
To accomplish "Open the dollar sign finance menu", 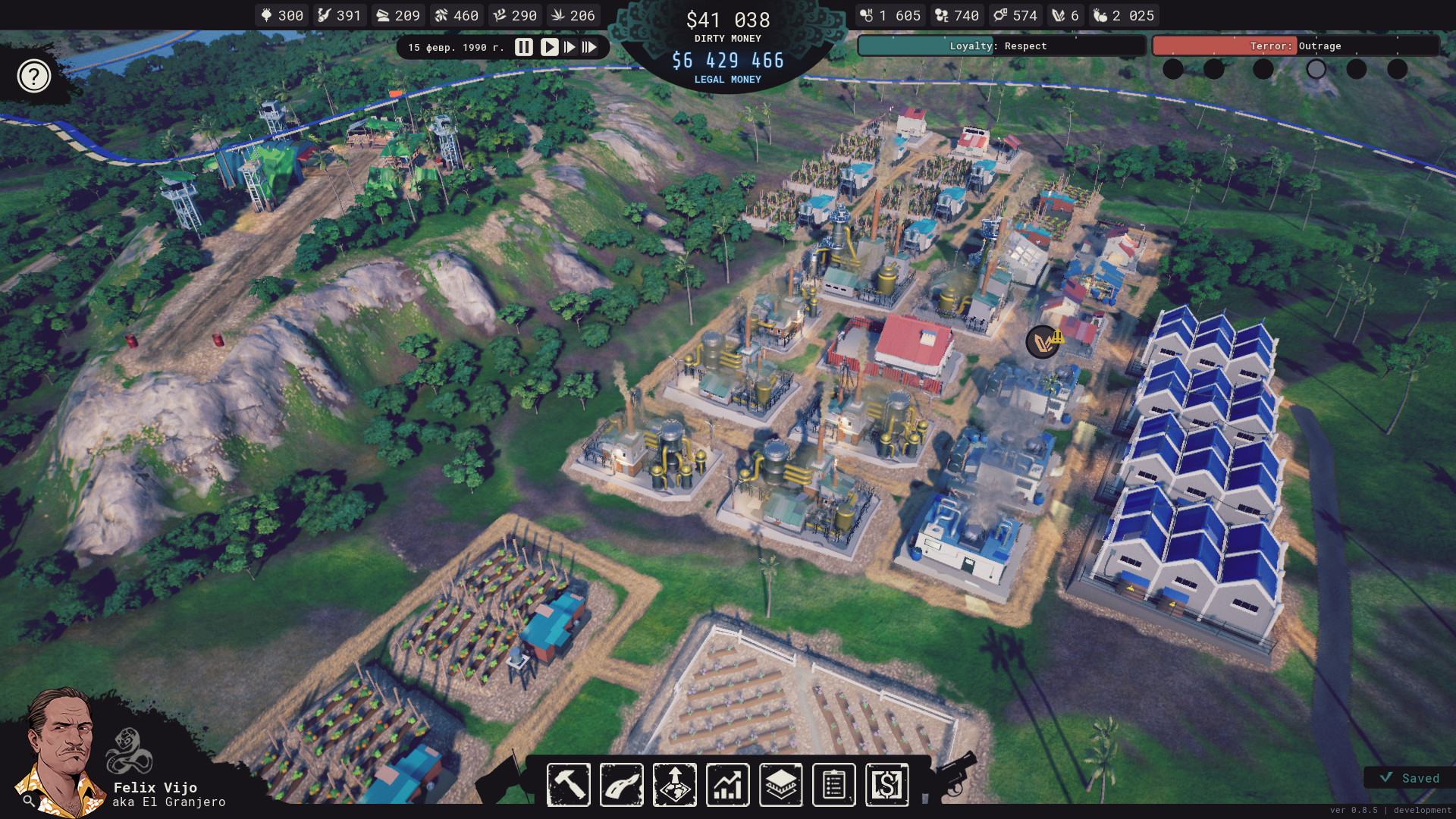I will click(x=886, y=784).
